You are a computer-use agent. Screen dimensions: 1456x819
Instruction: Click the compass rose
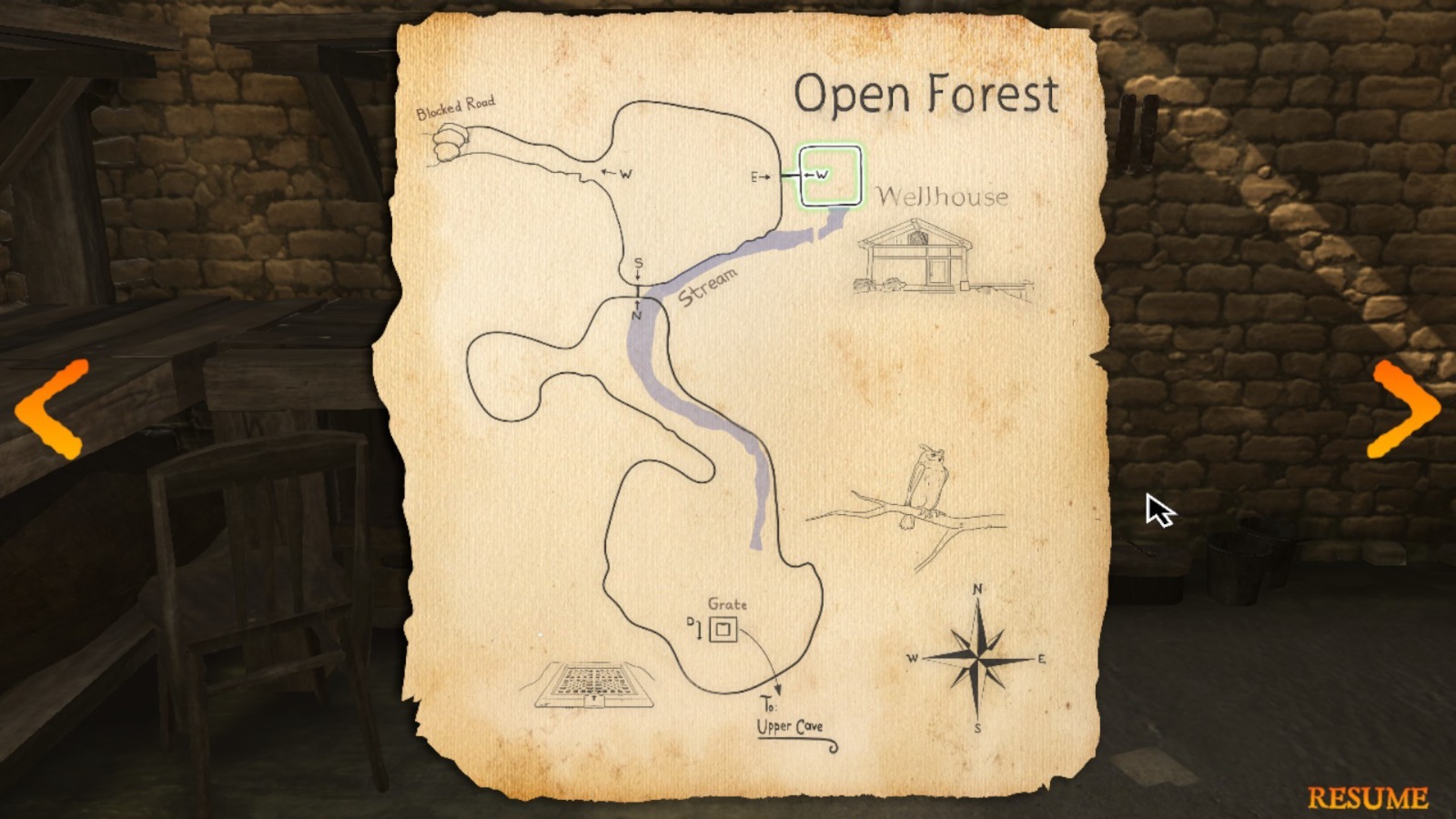[976, 657]
